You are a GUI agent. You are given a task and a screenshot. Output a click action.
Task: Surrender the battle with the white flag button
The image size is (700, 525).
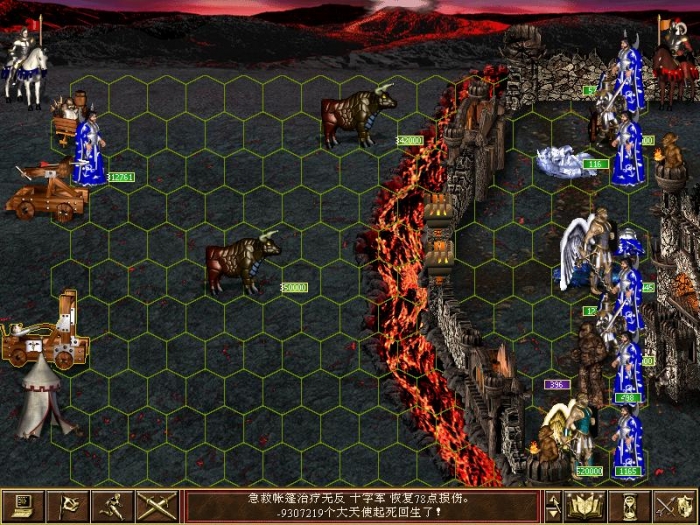pos(68,506)
